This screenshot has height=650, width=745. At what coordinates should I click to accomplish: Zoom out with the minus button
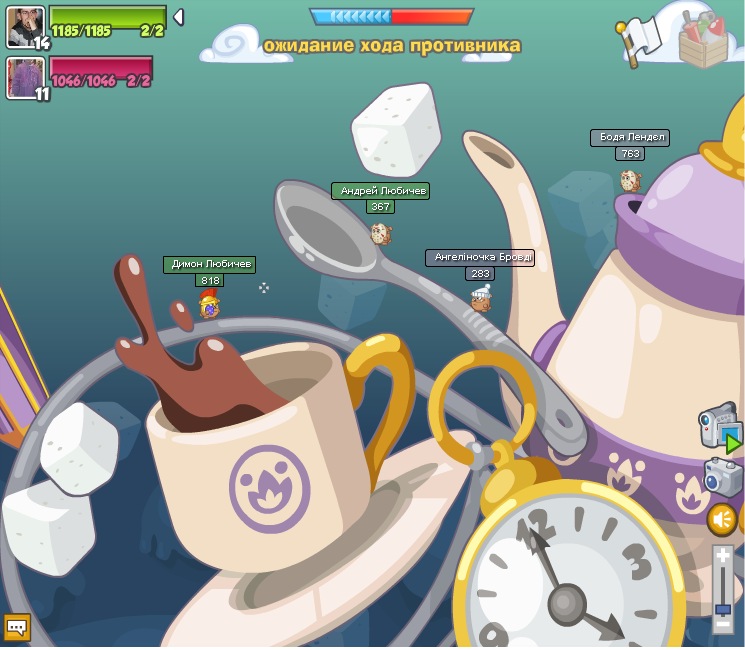[x=723, y=625]
